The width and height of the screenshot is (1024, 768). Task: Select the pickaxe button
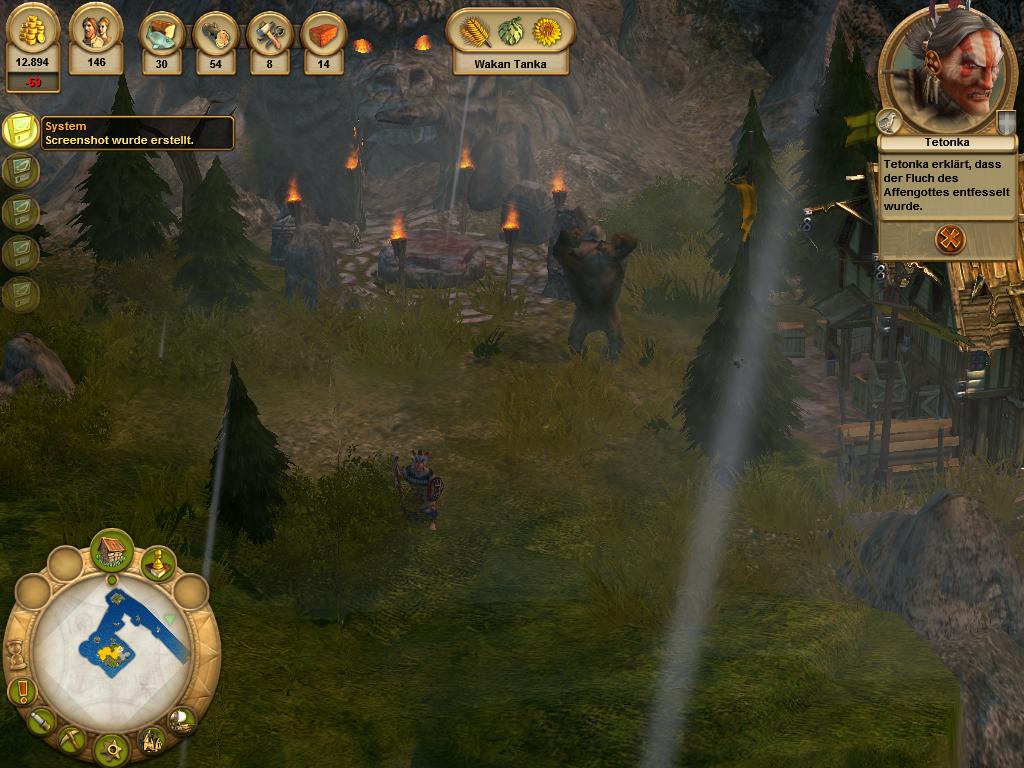71,740
